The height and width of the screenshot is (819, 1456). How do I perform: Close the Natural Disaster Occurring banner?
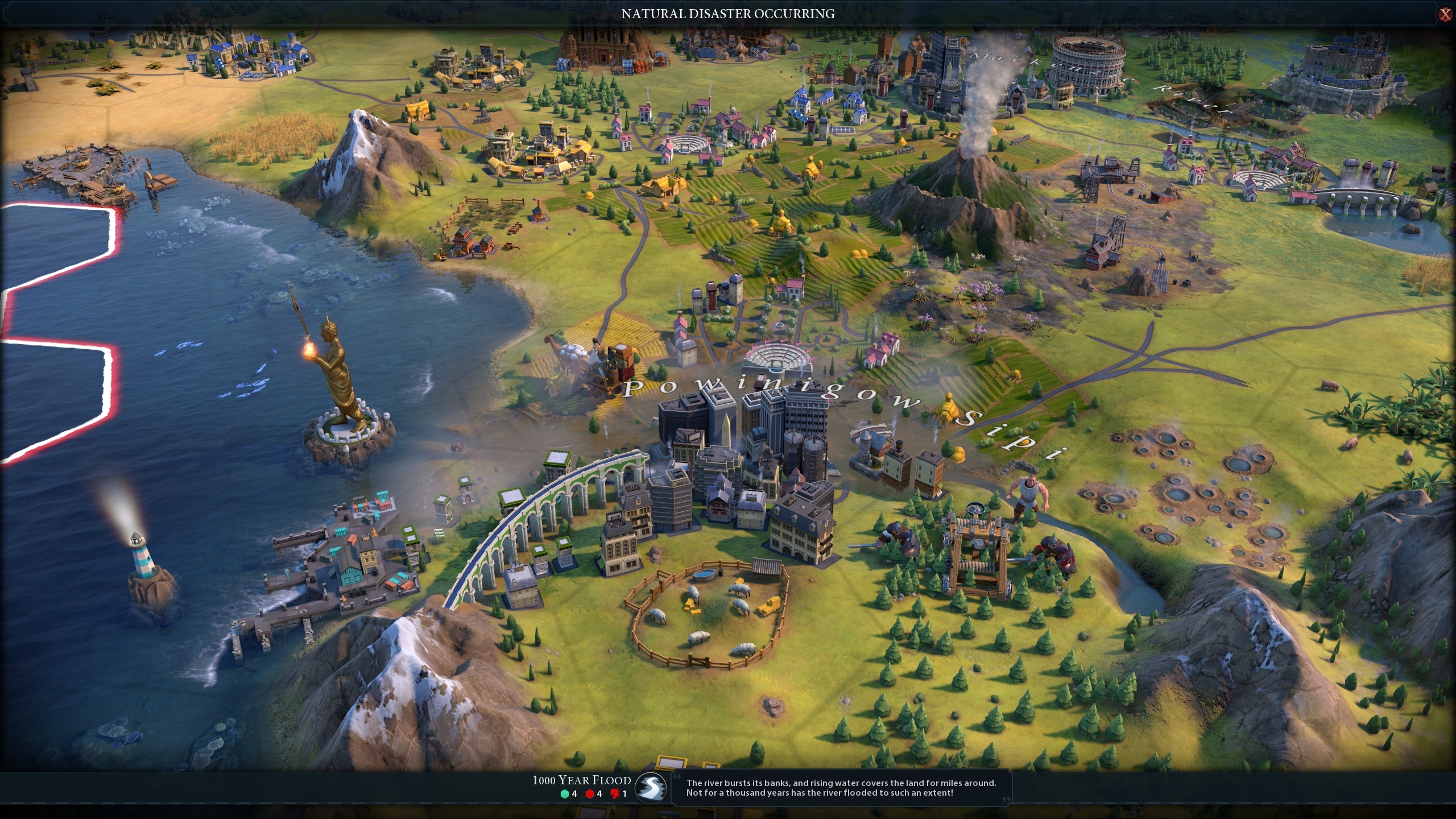[x=1445, y=14]
